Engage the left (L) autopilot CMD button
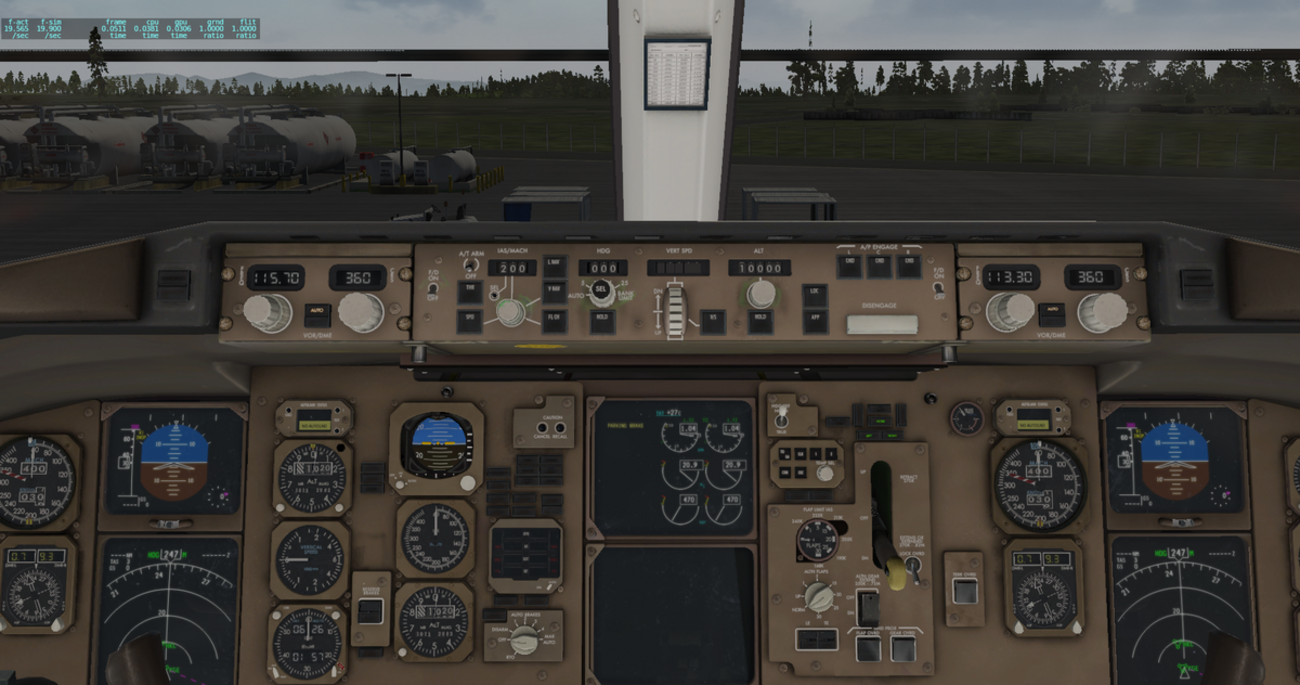This screenshot has height=685, width=1300. (849, 266)
